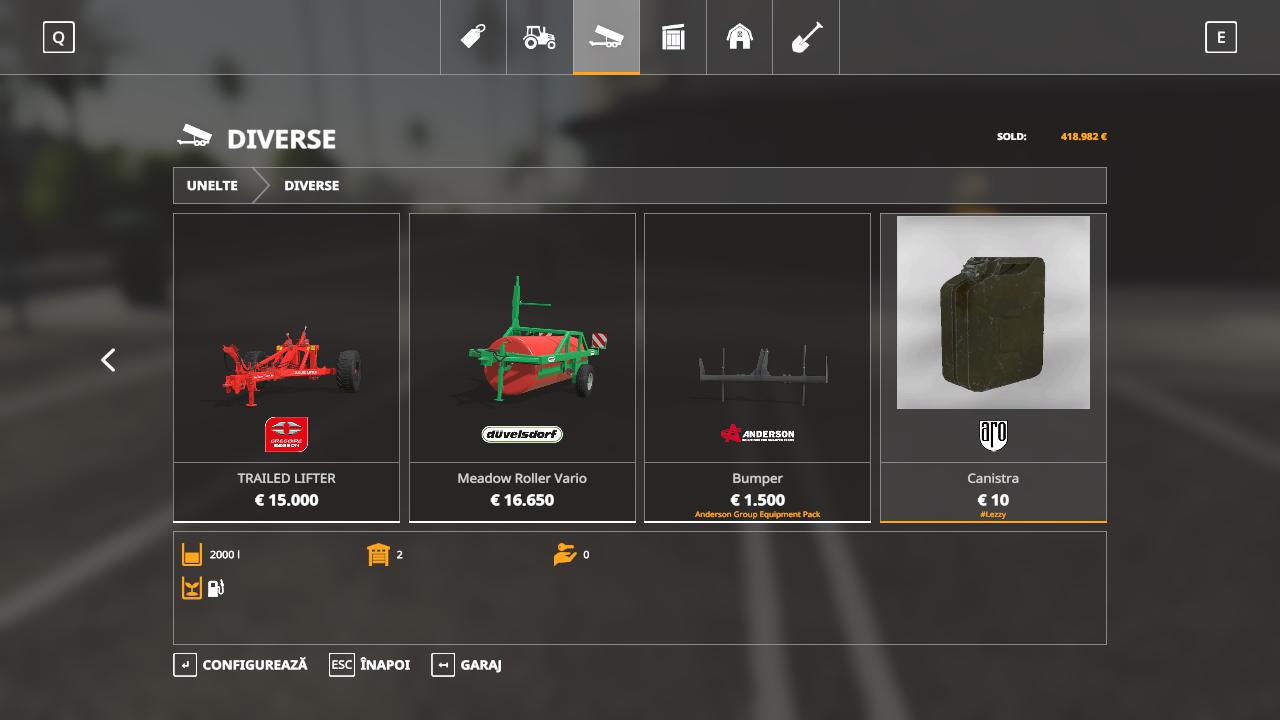The height and width of the screenshot is (720, 1280).
Task: Open the barn placeables tab
Action: pyautogui.click(x=739, y=38)
